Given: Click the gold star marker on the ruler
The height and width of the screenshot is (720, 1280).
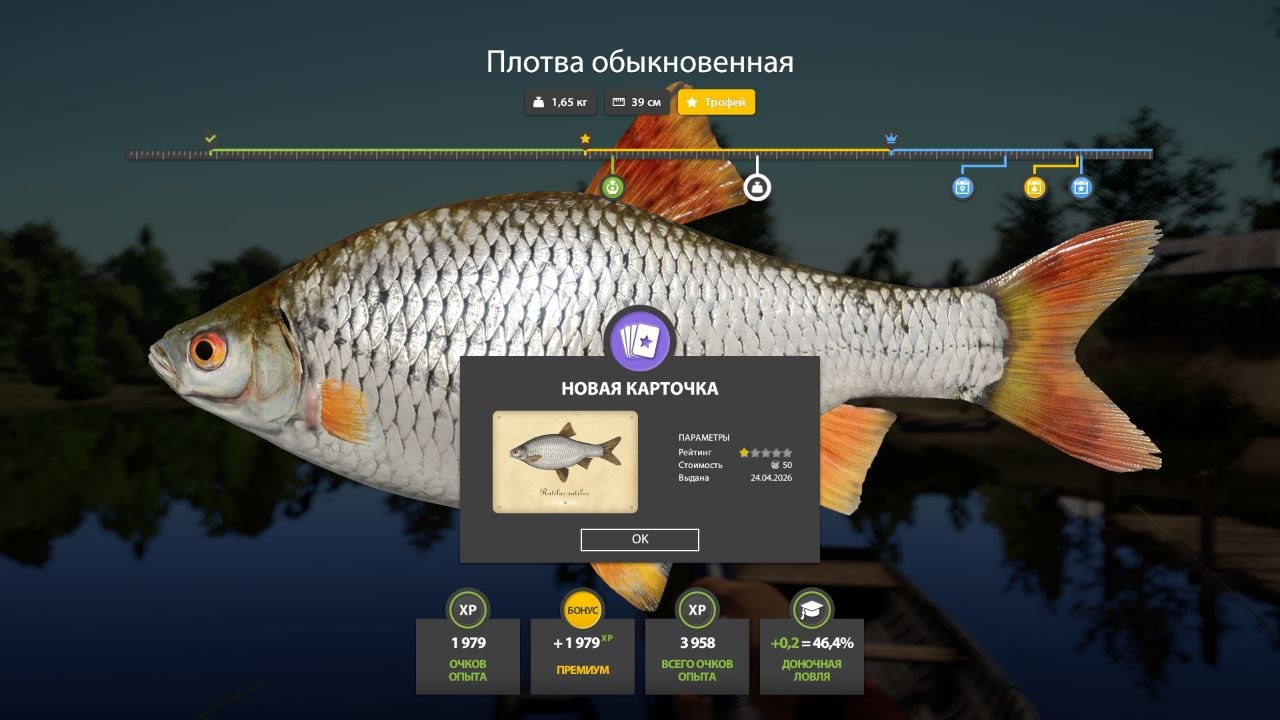Looking at the screenshot, I should point(585,139).
